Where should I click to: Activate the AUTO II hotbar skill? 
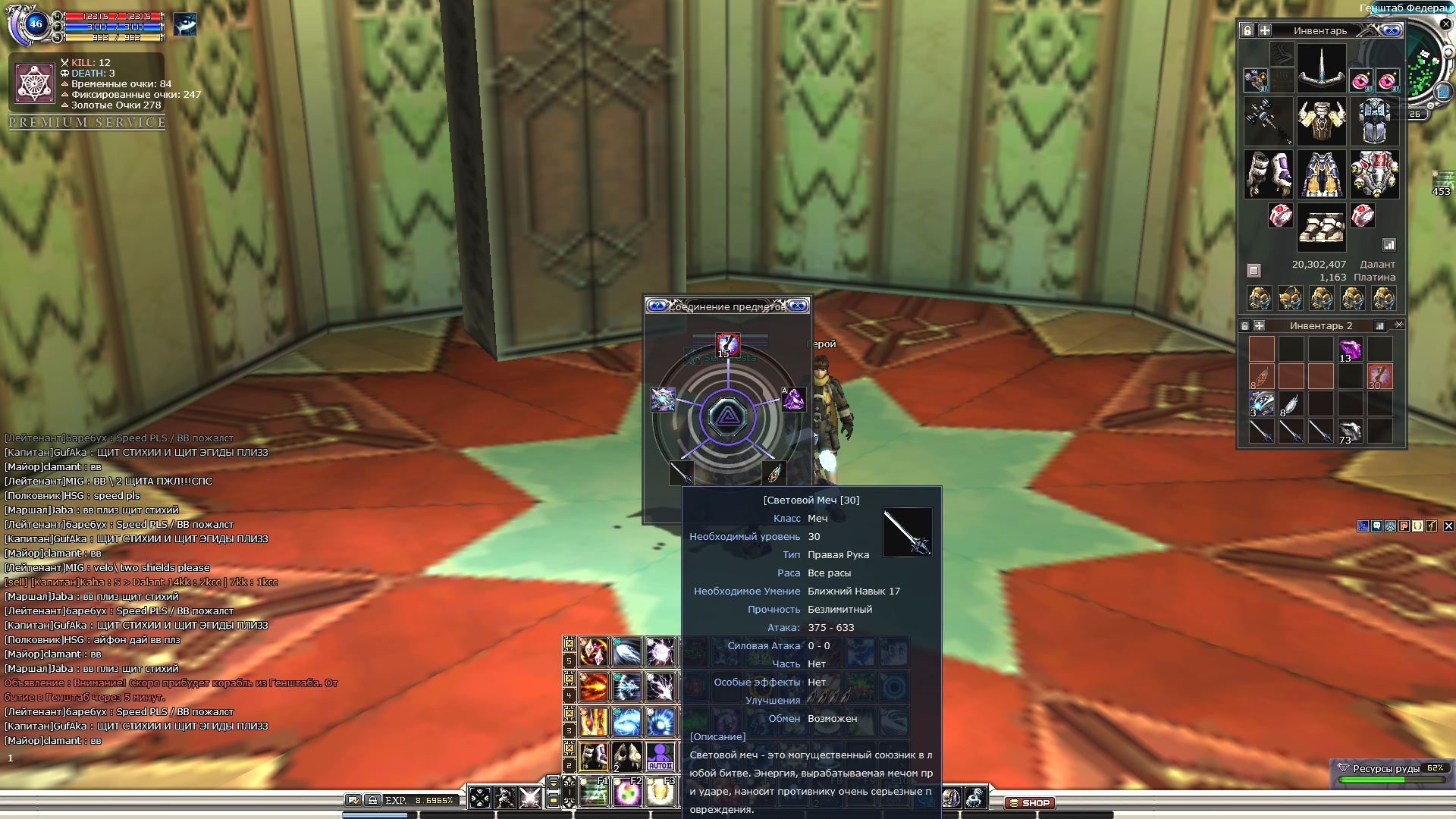pyautogui.click(x=660, y=756)
